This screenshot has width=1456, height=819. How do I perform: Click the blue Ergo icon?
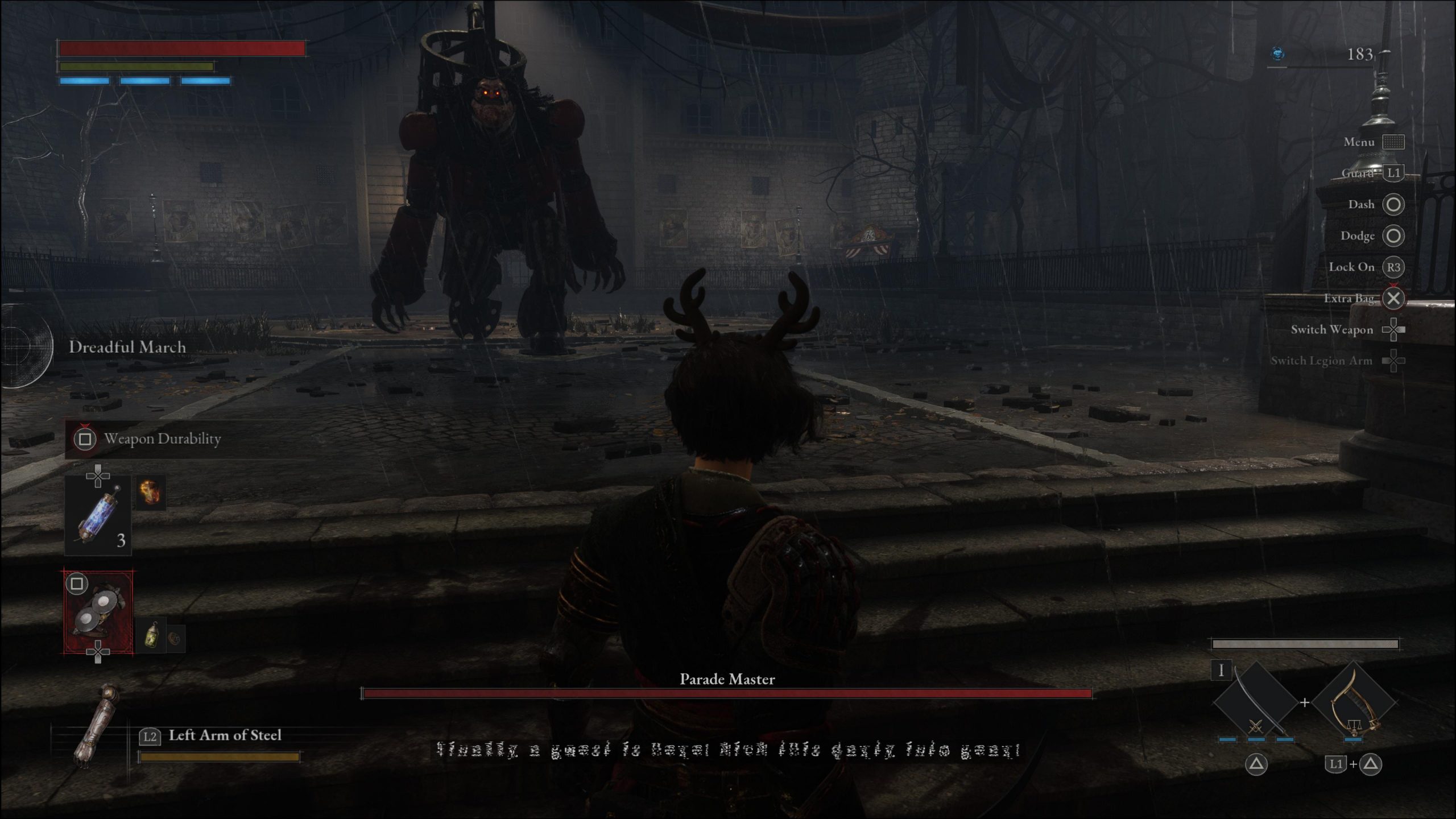click(1278, 54)
